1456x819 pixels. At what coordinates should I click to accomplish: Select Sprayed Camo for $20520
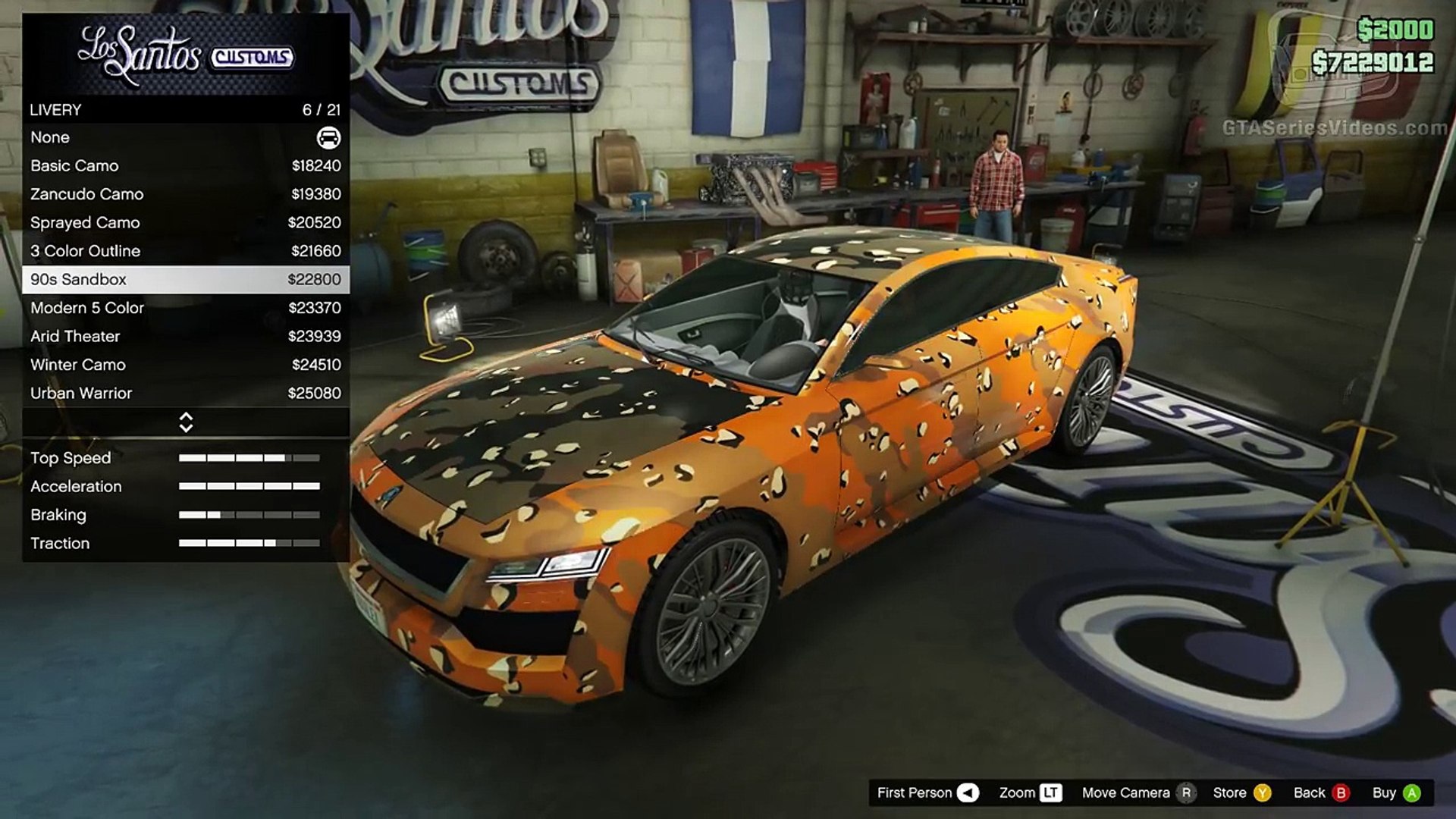(185, 223)
